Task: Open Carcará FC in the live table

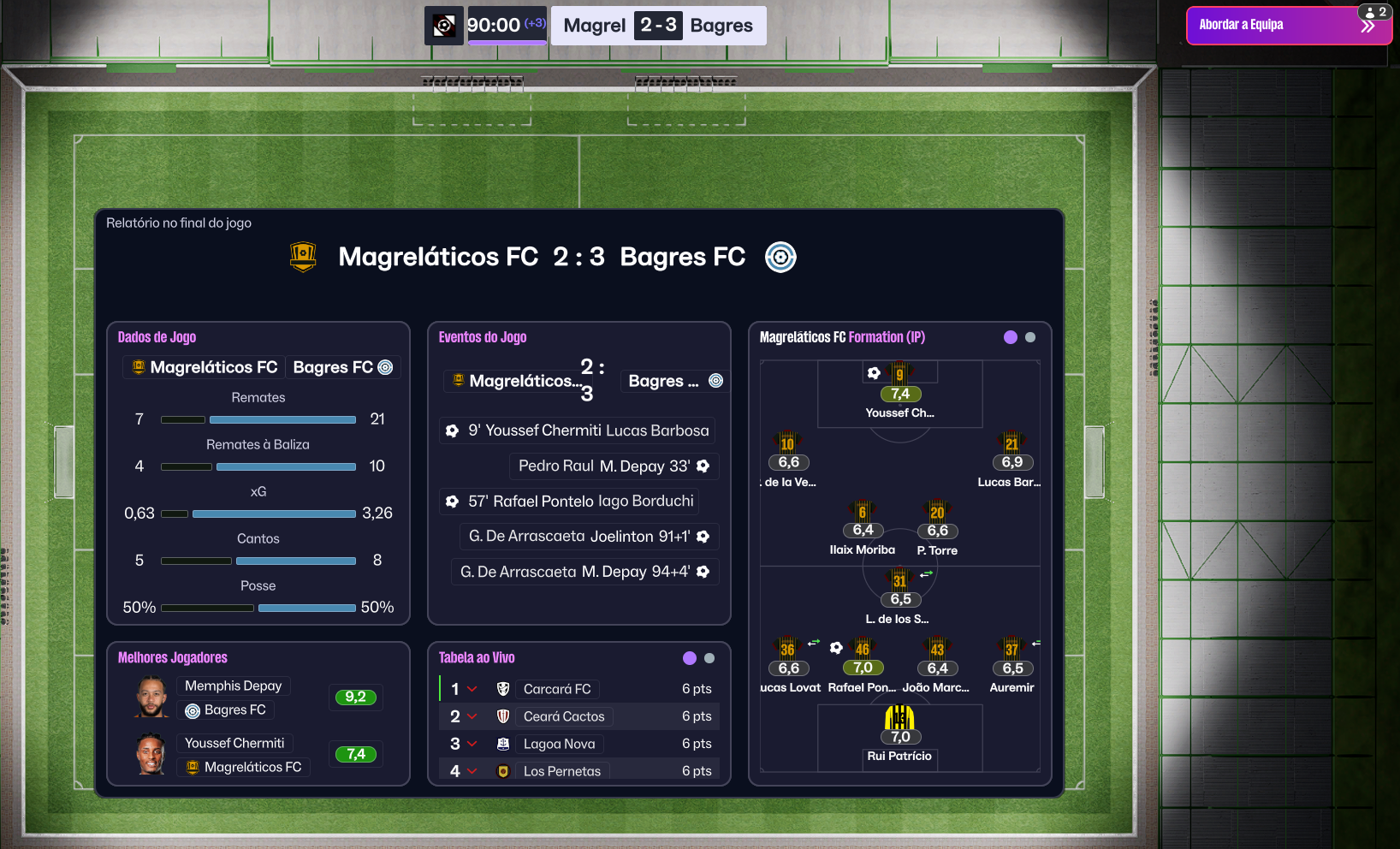Action: tap(557, 689)
